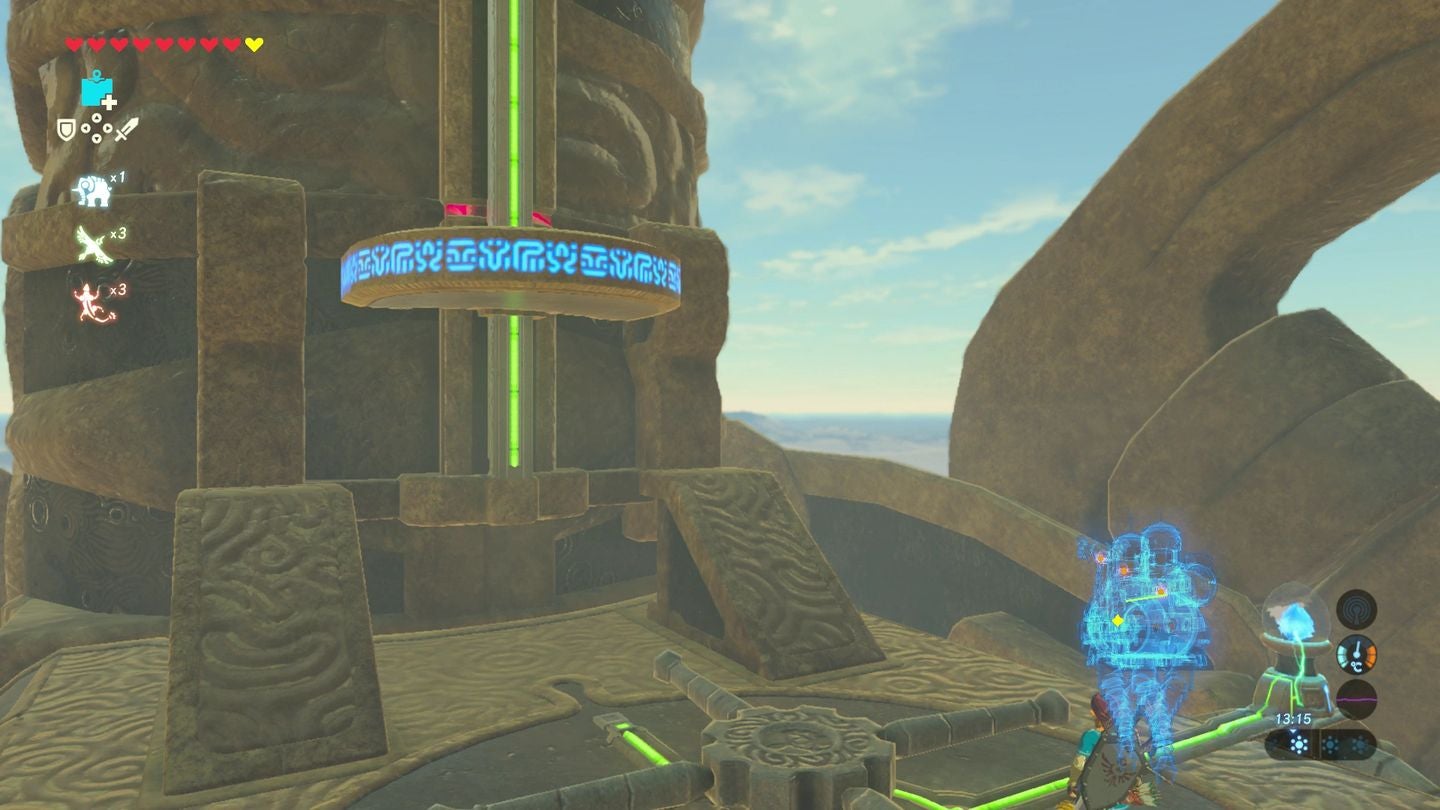Click the °C temperature gauge icon
The height and width of the screenshot is (810, 1440).
click(1357, 656)
